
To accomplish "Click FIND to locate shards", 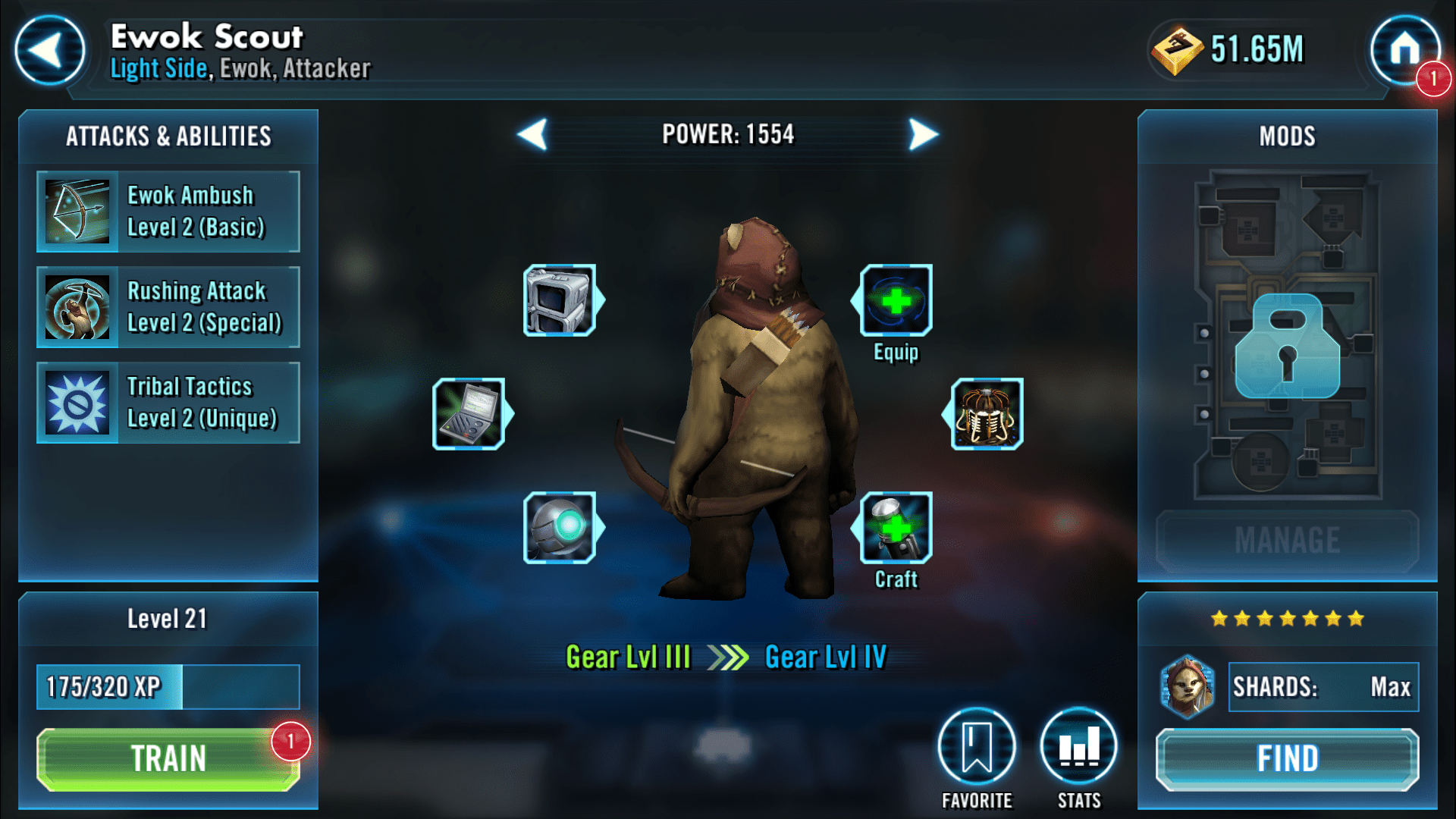I will 1287,758.
